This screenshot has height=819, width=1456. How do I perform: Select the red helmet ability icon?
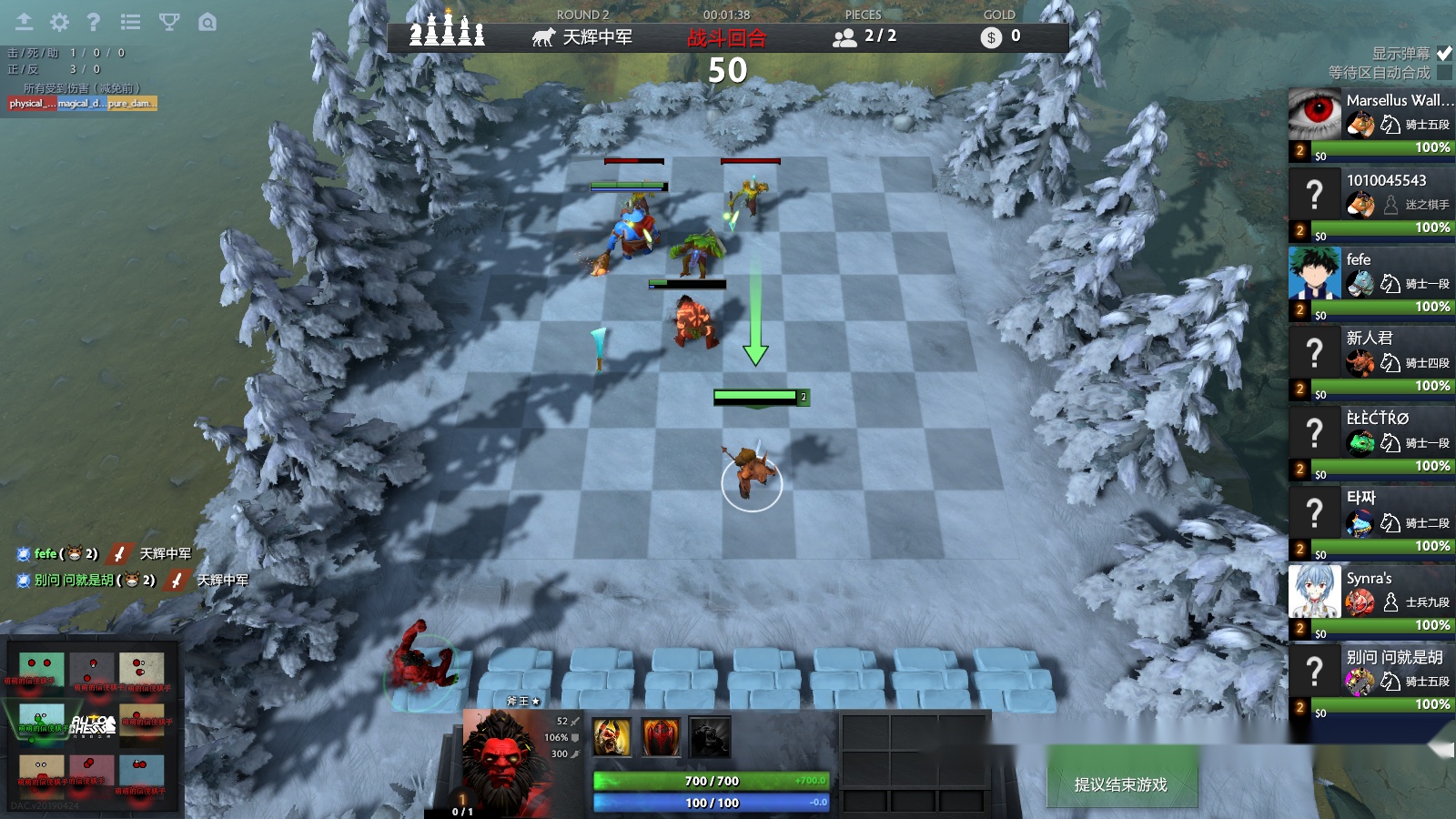point(661,737)
